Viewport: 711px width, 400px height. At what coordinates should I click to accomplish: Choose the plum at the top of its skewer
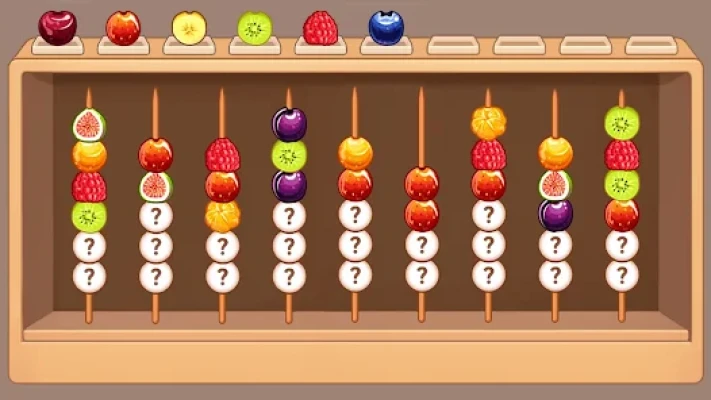coord(289,124)
